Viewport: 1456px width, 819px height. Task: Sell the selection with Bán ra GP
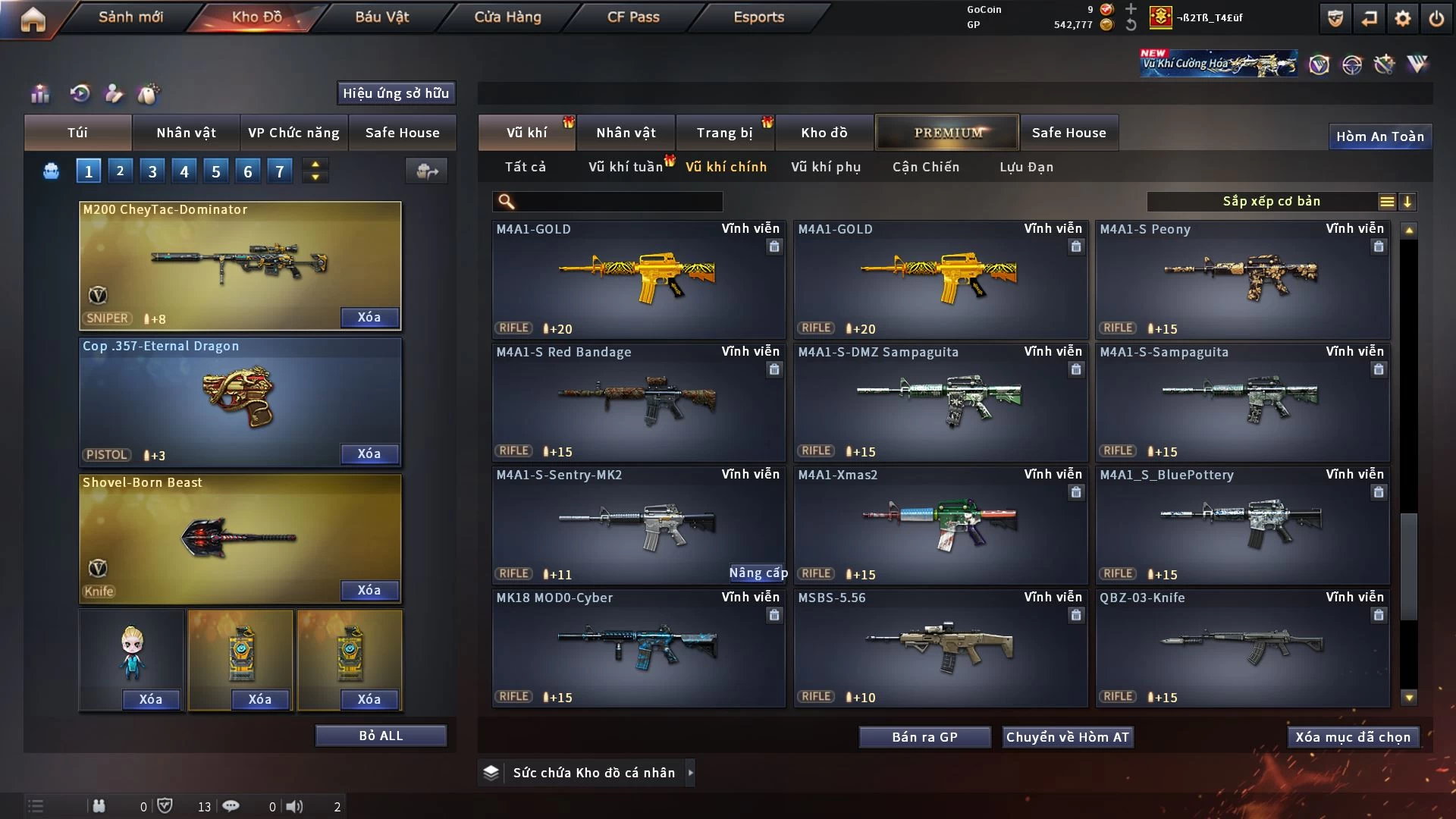point(924,737)
